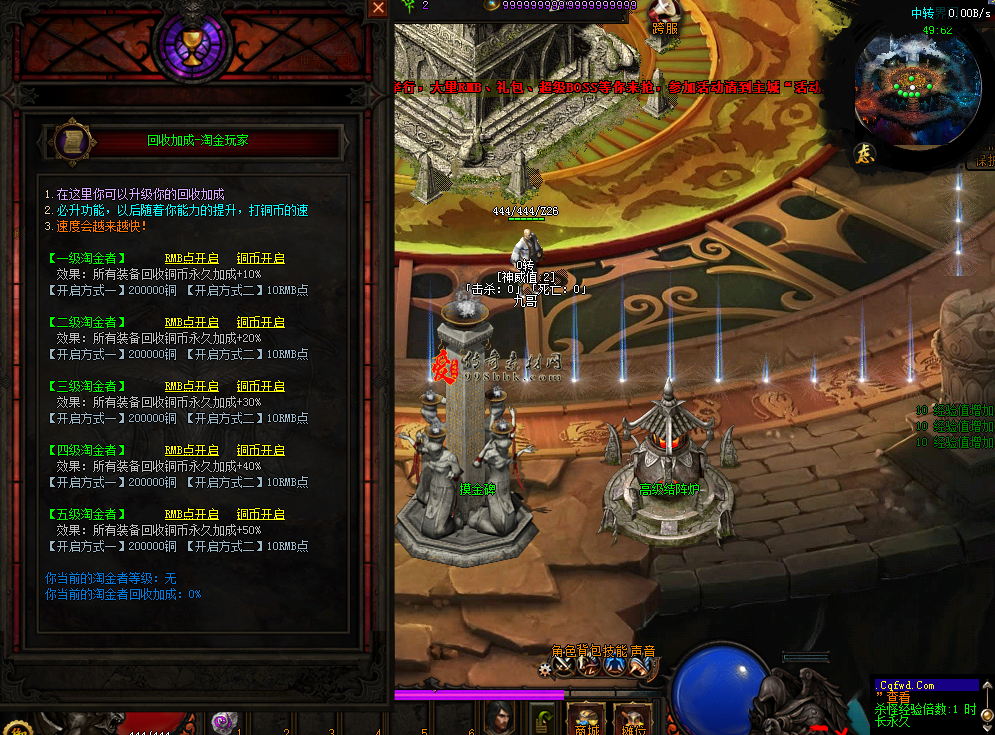Click the 跨服 megaphone icon
Screen dimensions: 995x735
[x=665, y=14]
